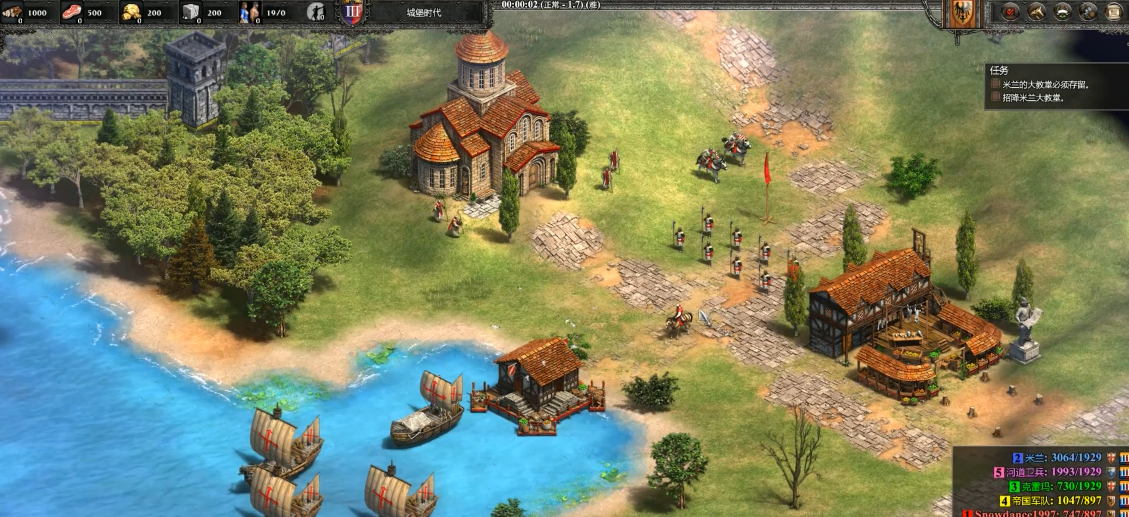Open the tech tree wreath icon
This screenshot has width=1129, height=517.
[1063, 12]
